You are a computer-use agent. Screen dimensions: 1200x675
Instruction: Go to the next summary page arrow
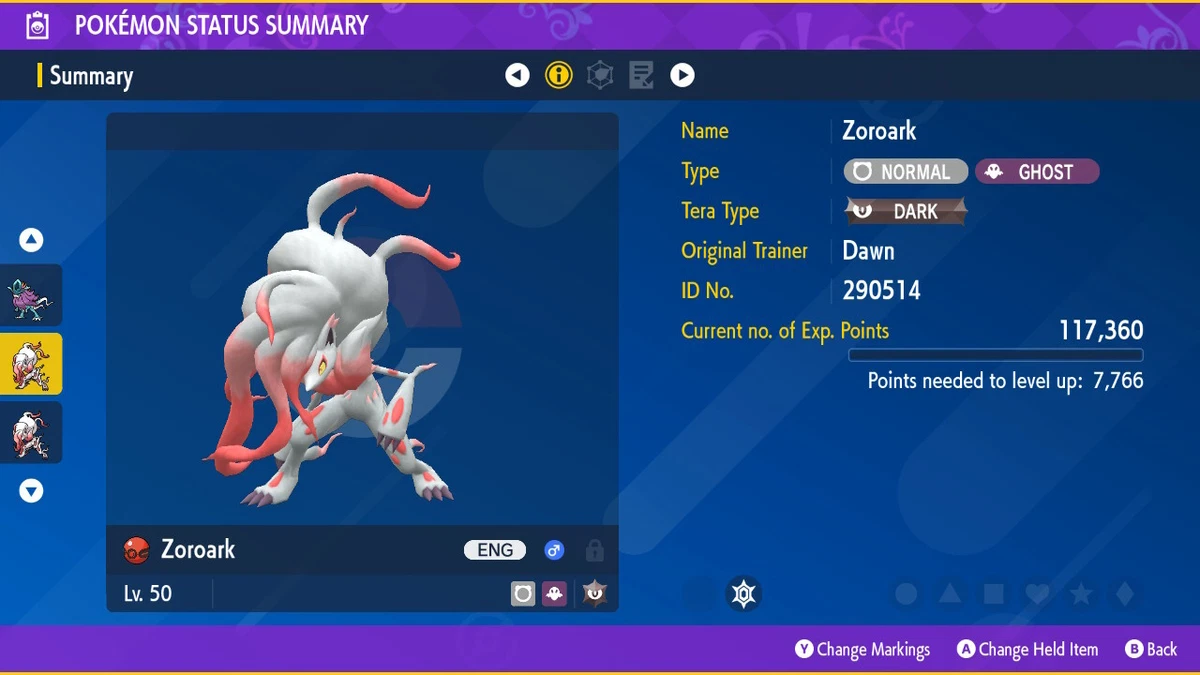tap(682, 75)
